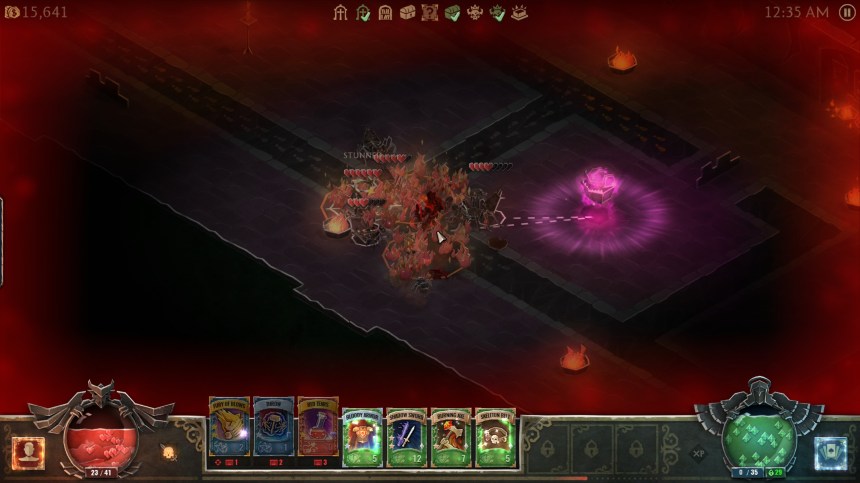Click the treasure chest room icon
The width and height of the screenshot is (860, 483).
[x=408, y=12]
